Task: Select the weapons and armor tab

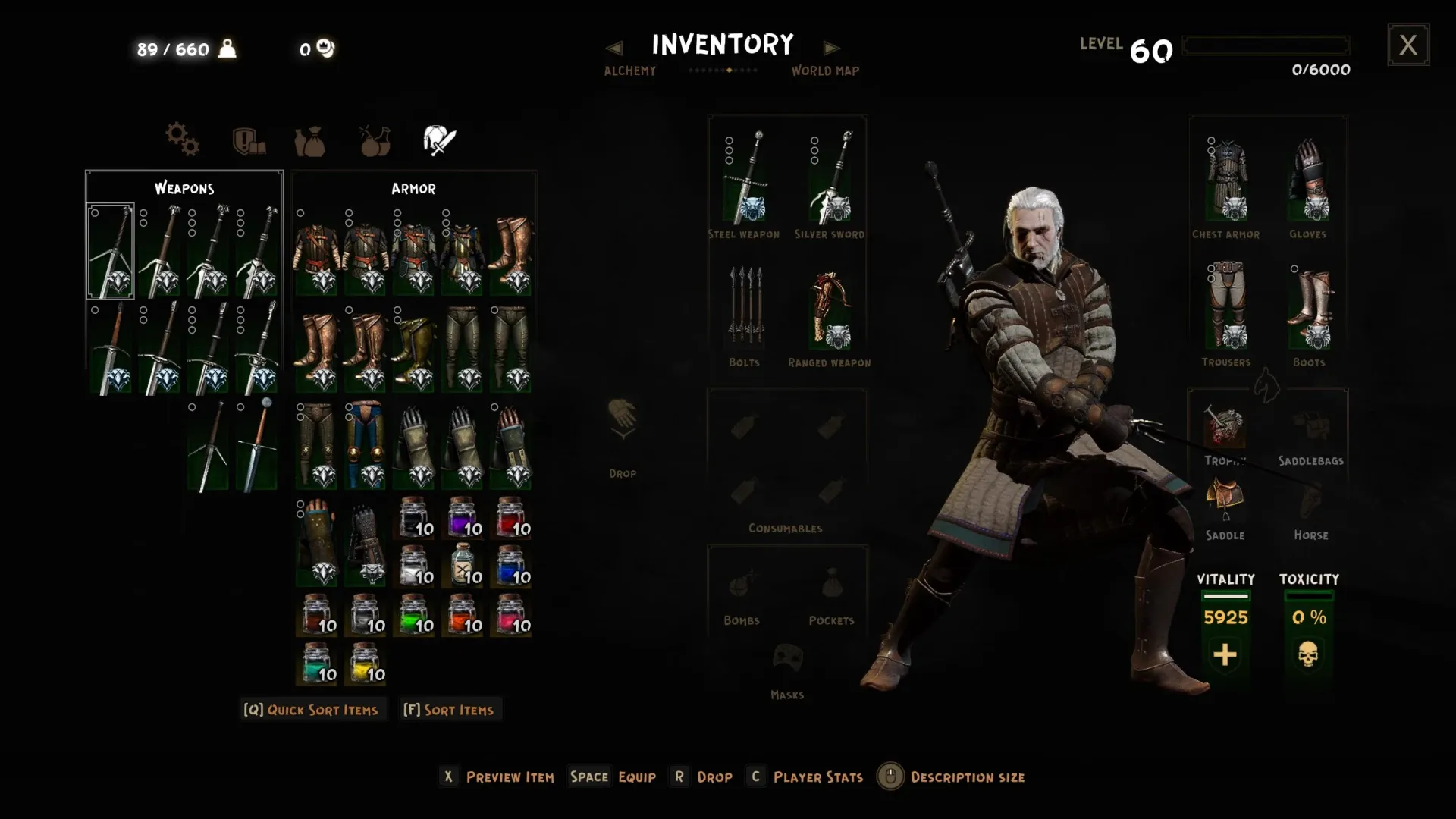Action: click(439, 140)
